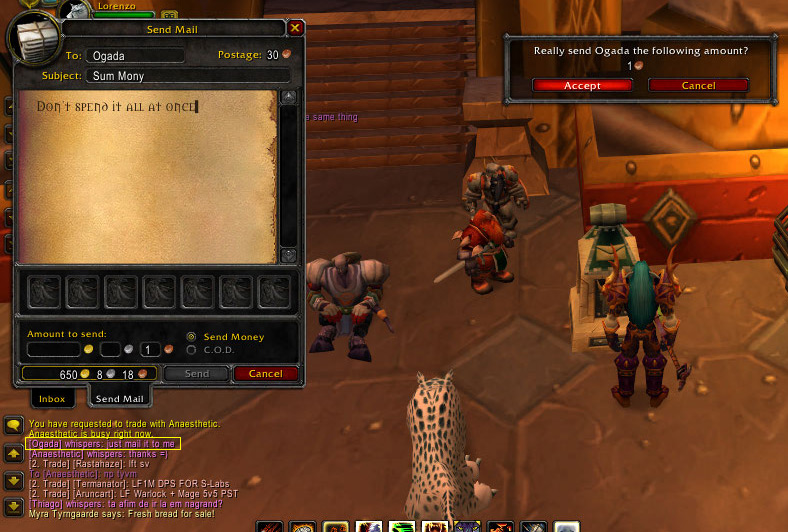Viewport: 788px width, 532px height.
Task: Edit the To recipient field
Action: tap(134, 56)
